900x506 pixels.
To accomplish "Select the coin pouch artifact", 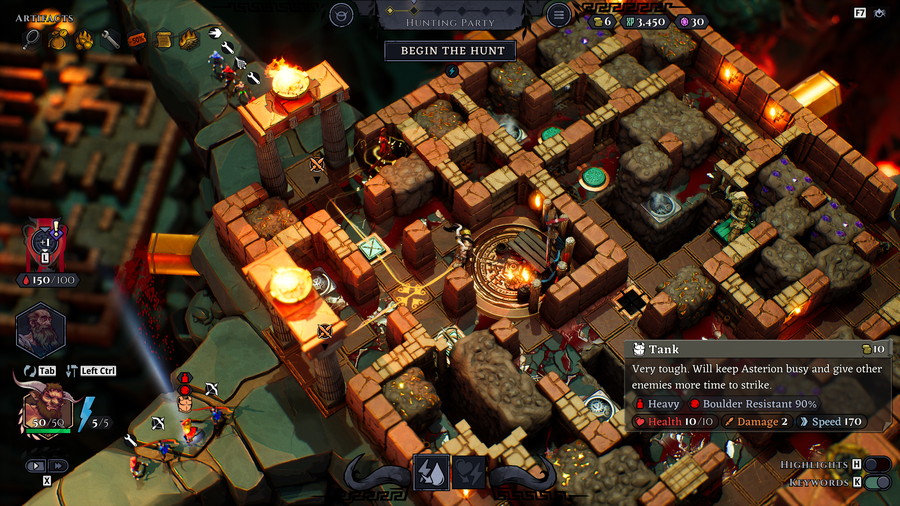I will [58, 40].
